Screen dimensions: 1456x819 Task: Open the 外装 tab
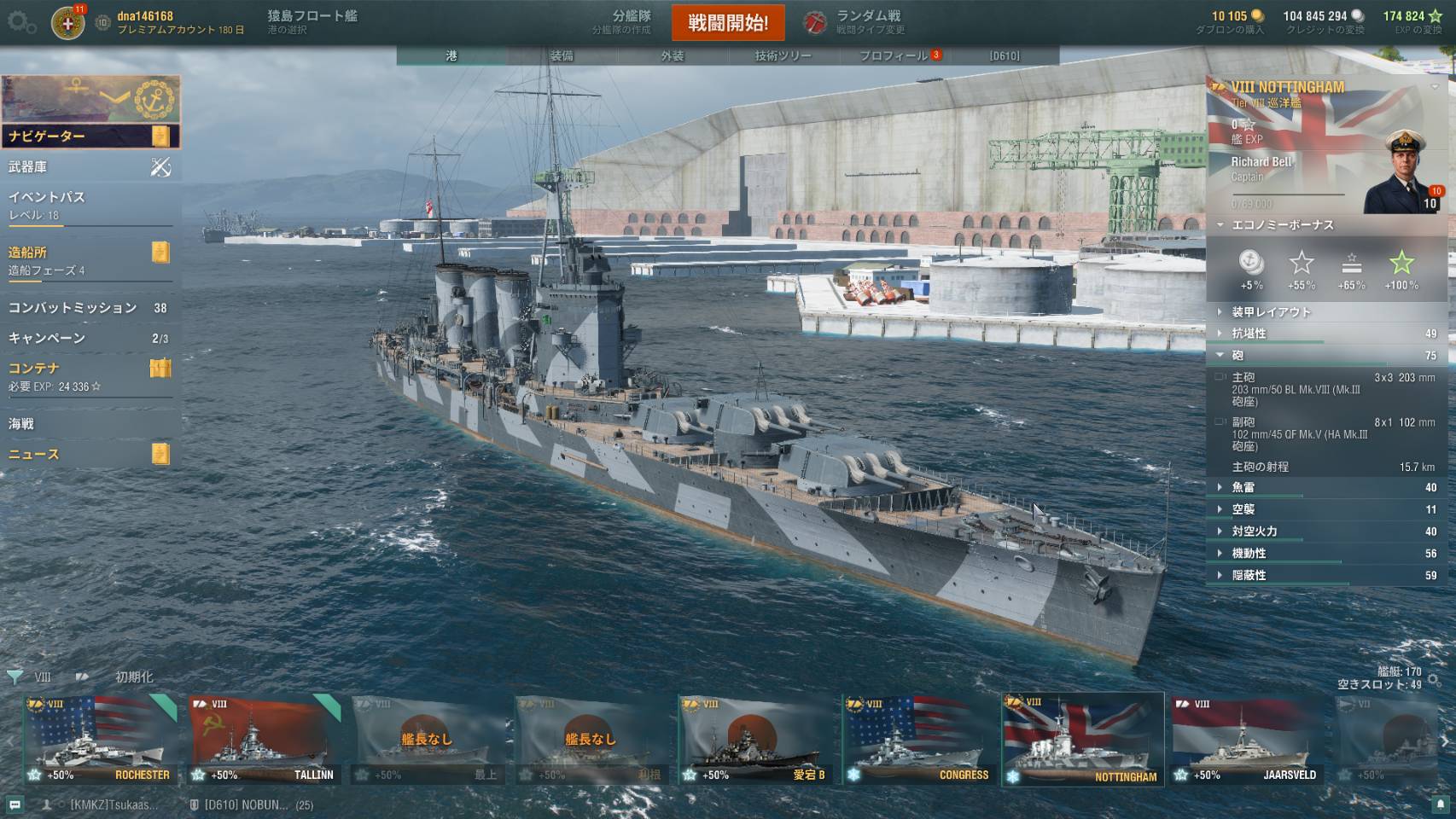[673, 55]
